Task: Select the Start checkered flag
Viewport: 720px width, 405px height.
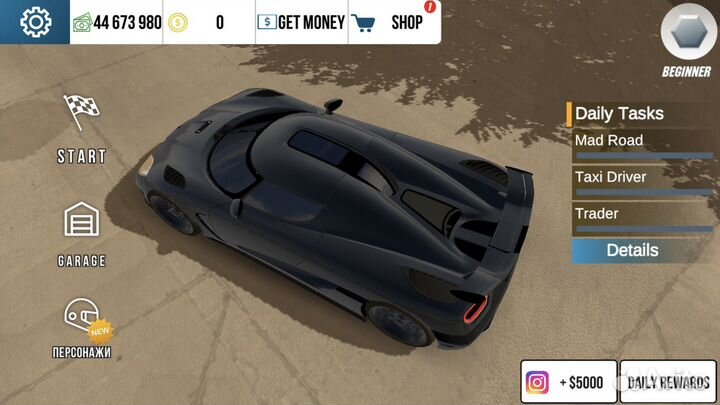Action: [81, 128]
